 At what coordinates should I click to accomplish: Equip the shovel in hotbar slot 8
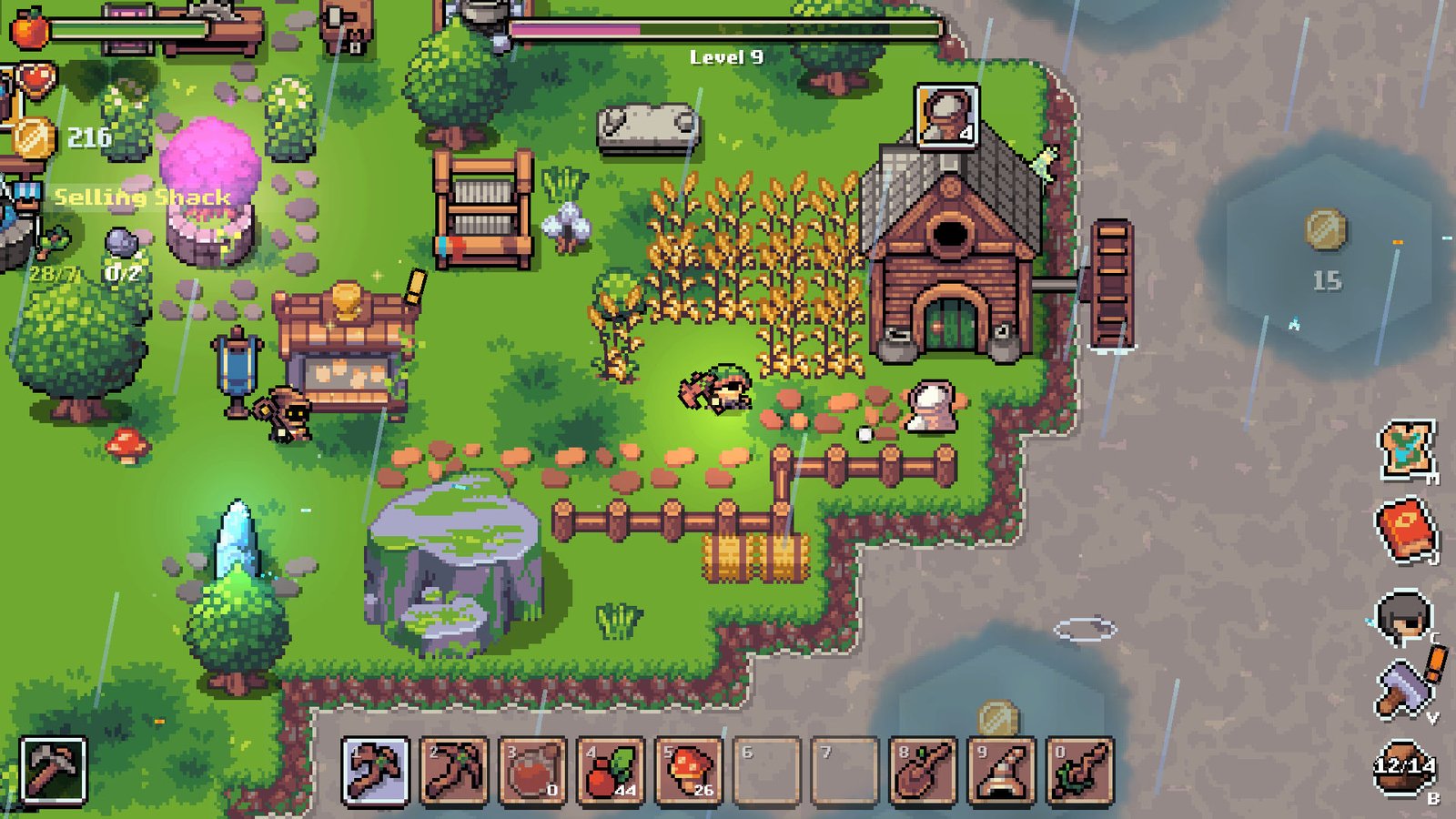[x=923, y=770]
